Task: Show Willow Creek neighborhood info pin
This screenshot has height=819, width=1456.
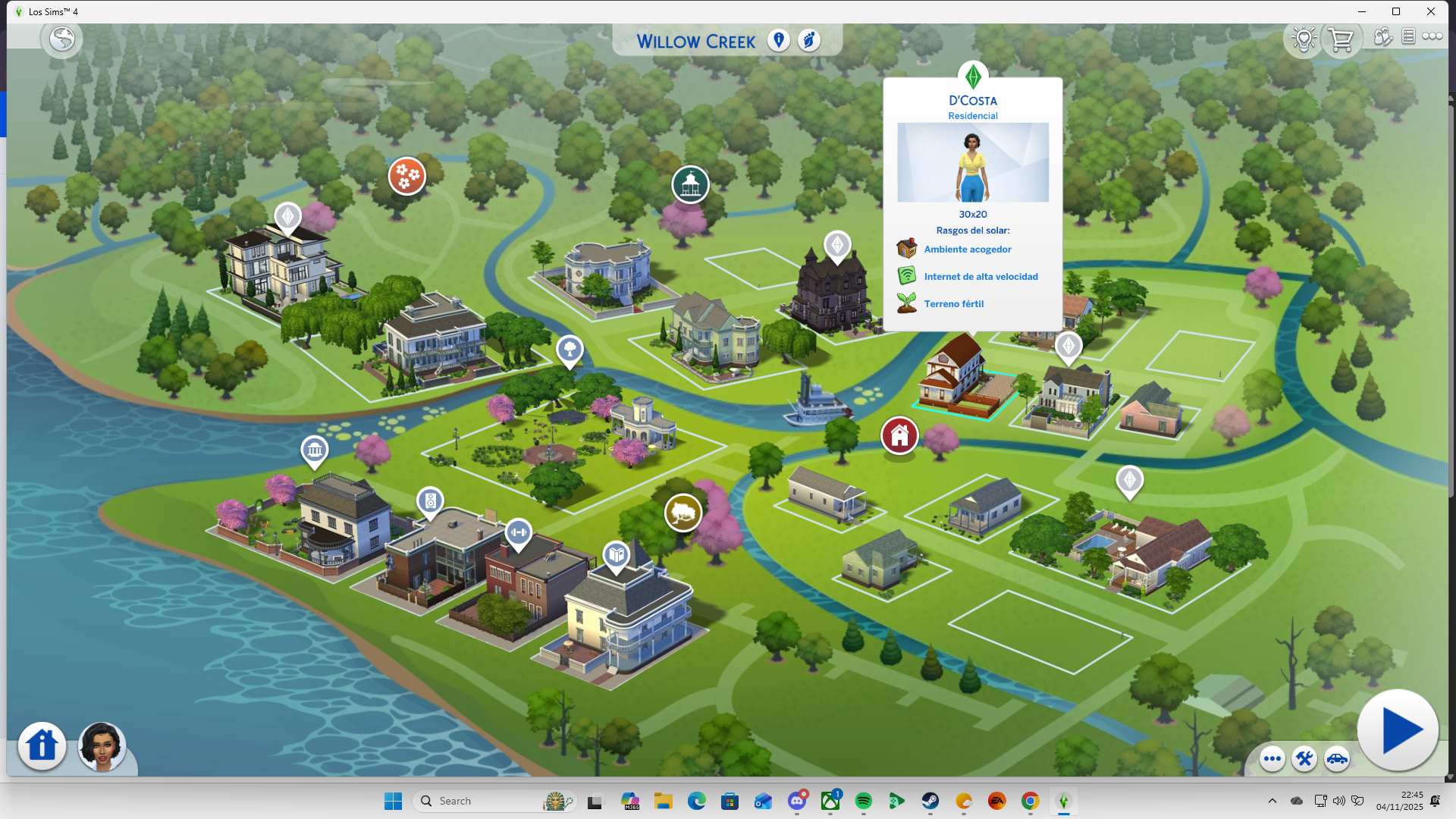Action: [778, 40]
